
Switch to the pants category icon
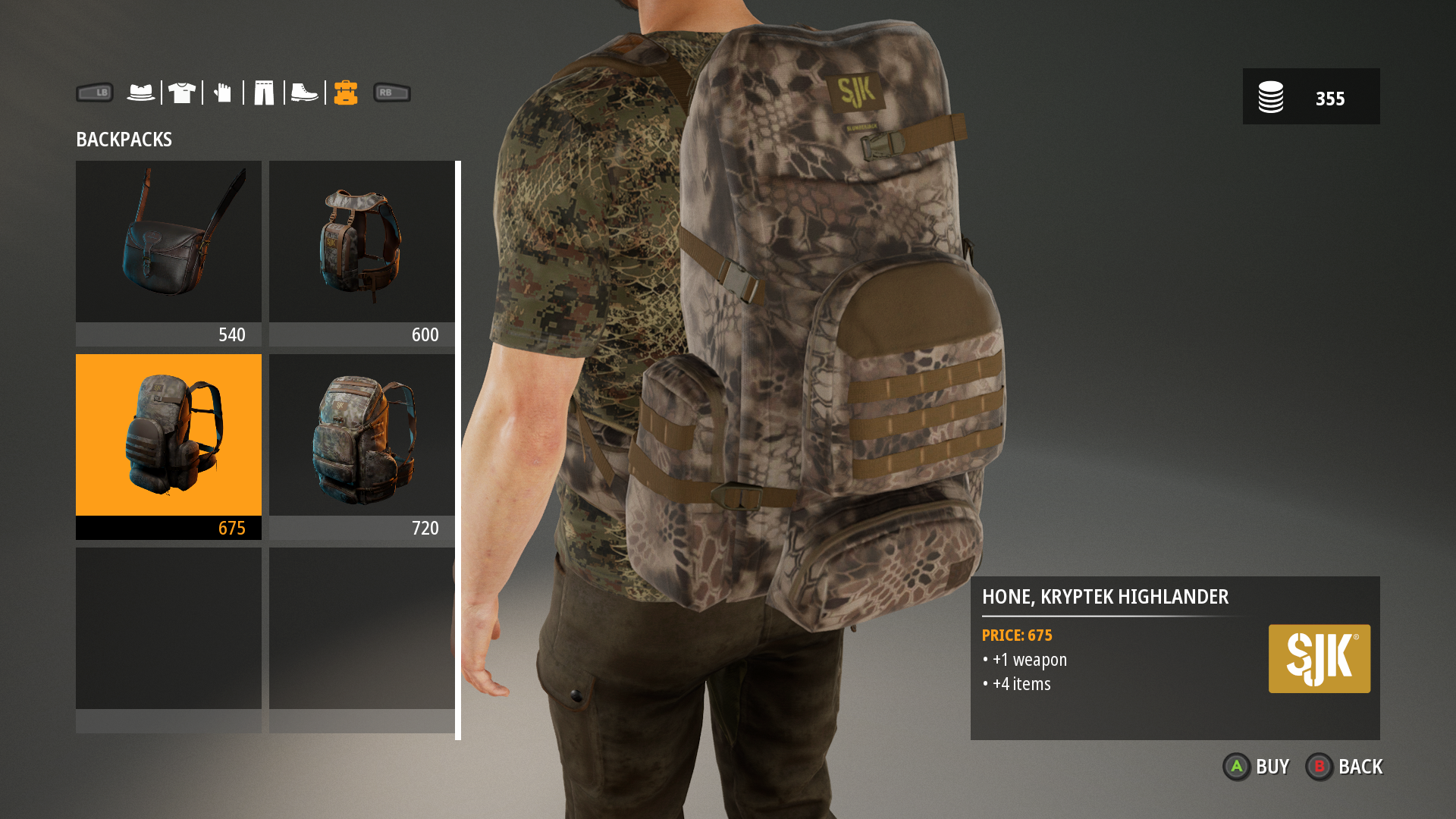coord(263,92)
